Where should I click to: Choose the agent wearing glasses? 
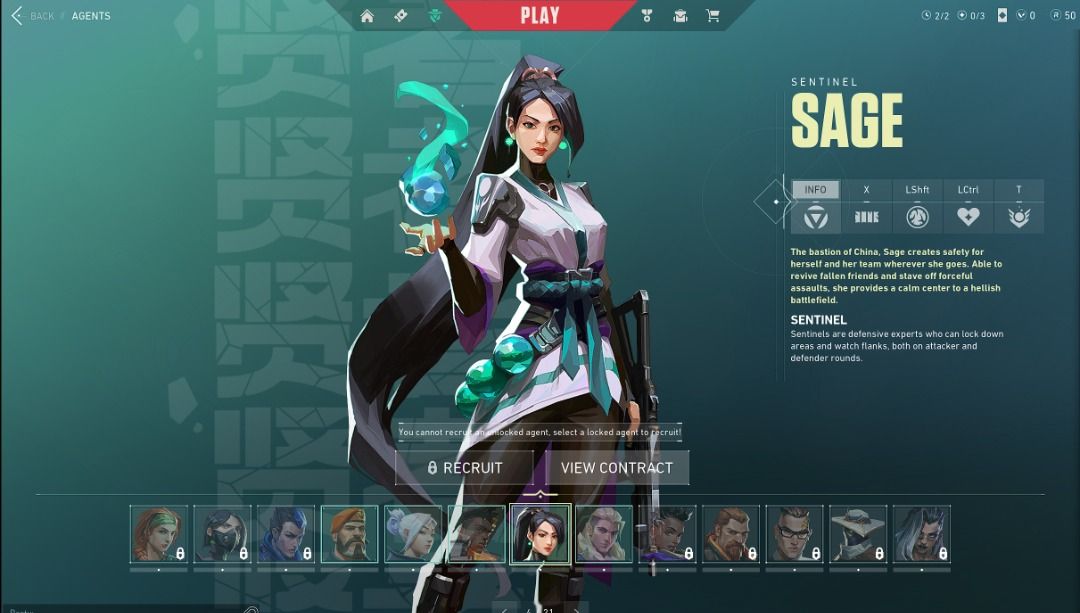click(x=794, y=534)
